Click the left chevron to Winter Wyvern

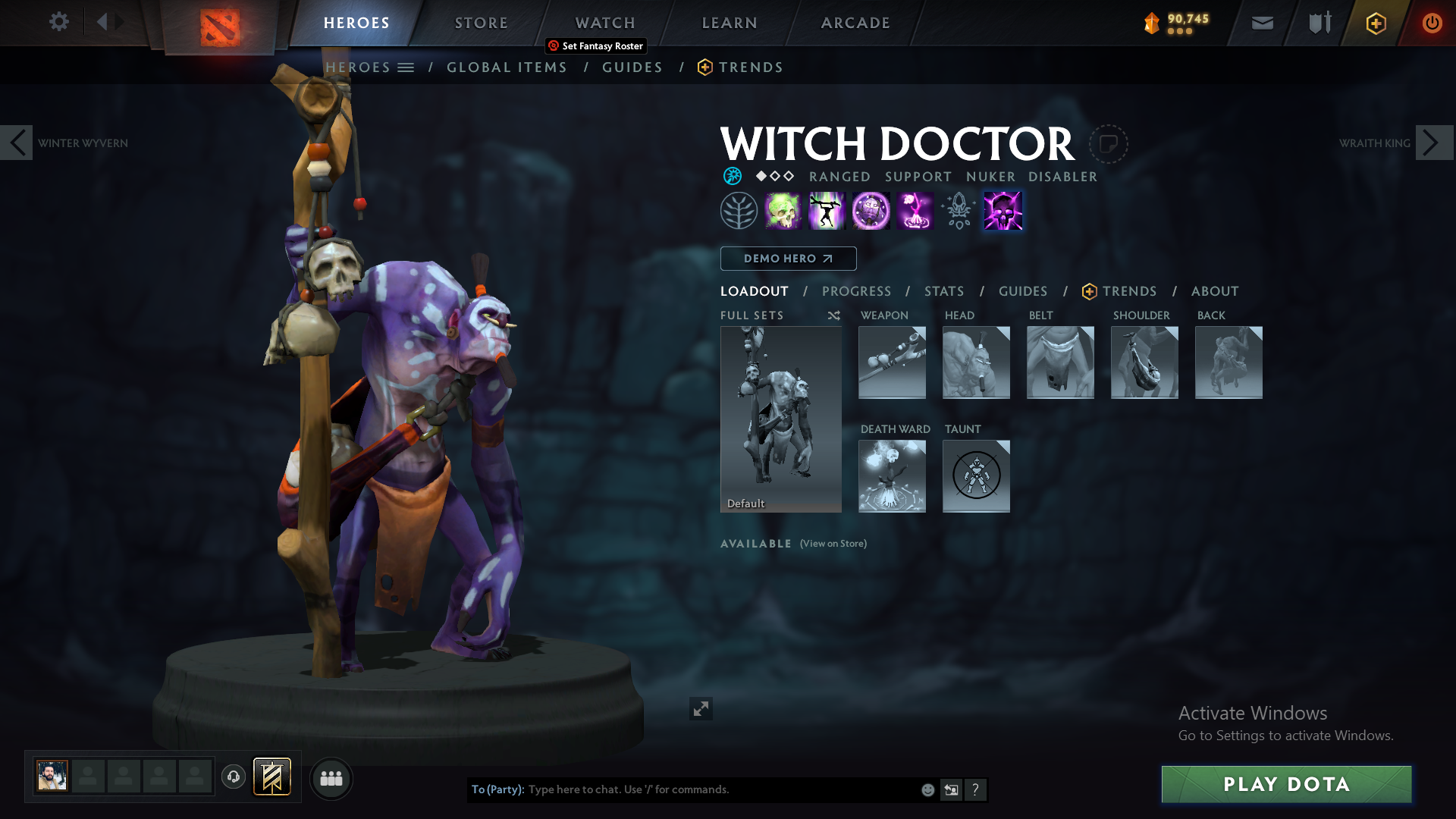click(x=16, y=143)
